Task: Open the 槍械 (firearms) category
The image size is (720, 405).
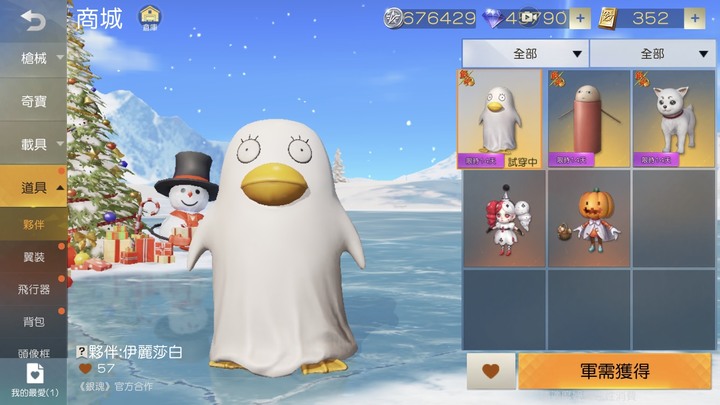Action: click(x=33, y=58)
